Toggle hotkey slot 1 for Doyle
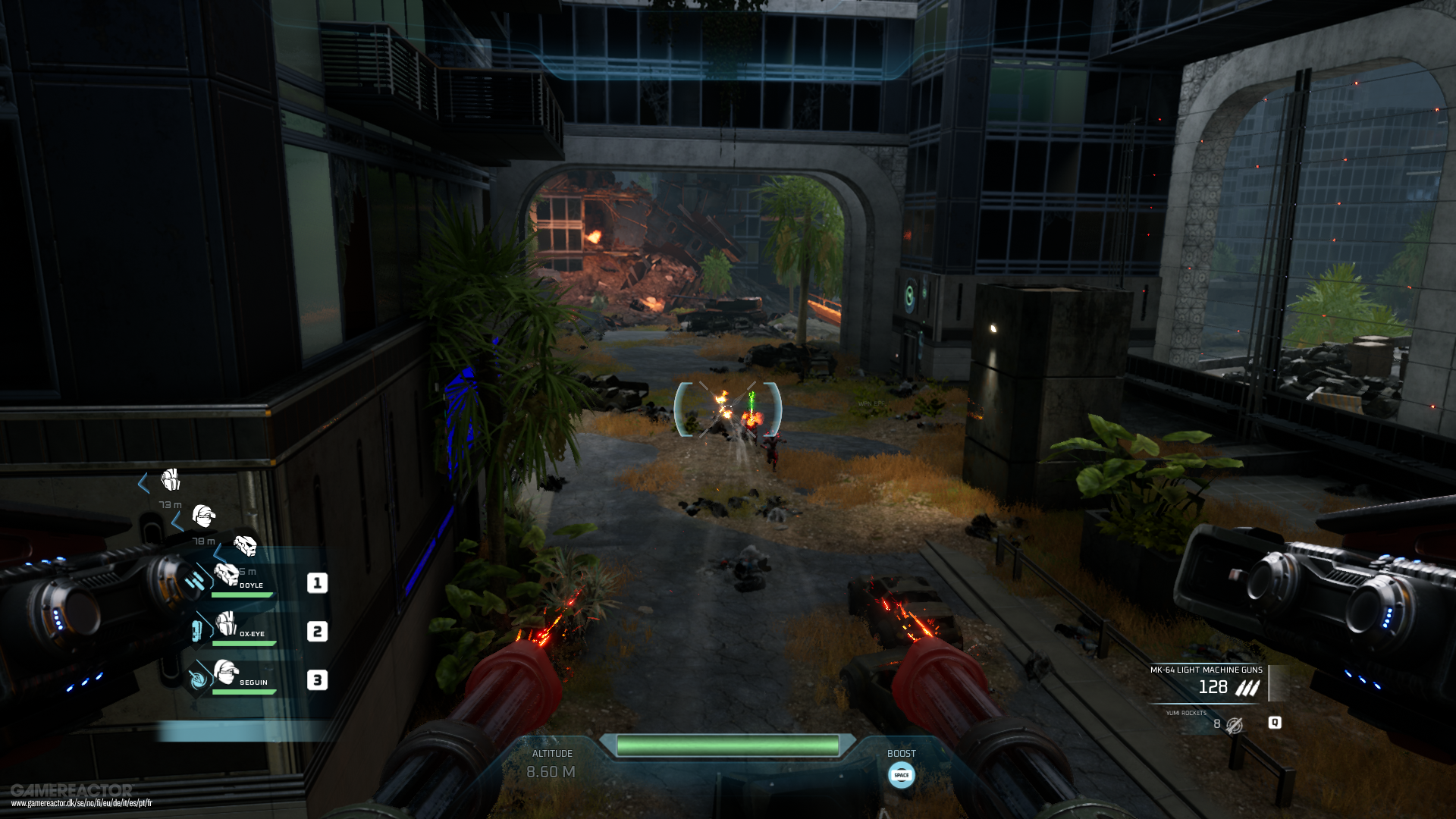This screenshot has height=819, width=1456. click(x=317, y=581)
